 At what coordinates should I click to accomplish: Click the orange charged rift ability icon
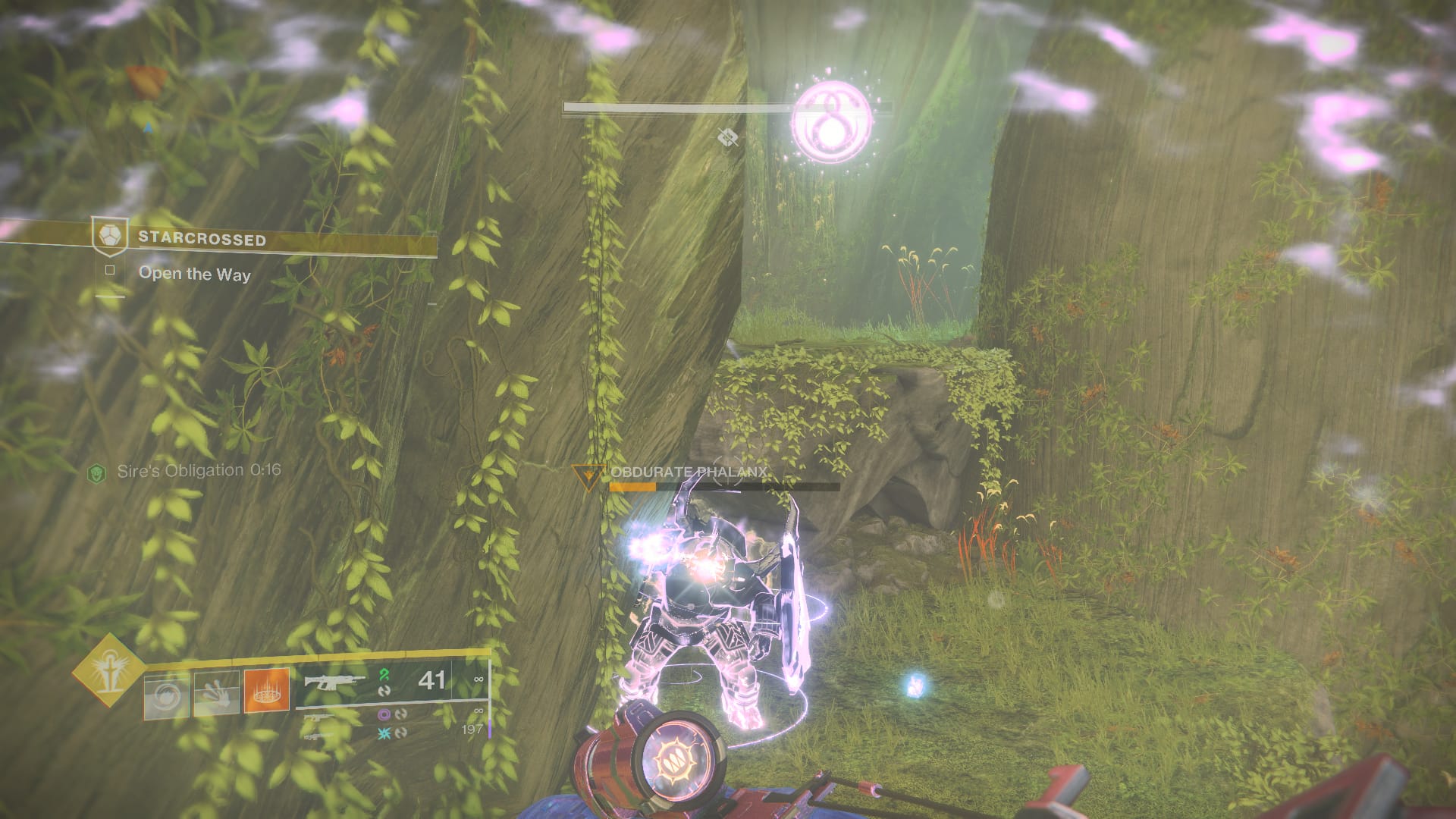(x=266, y=691)
